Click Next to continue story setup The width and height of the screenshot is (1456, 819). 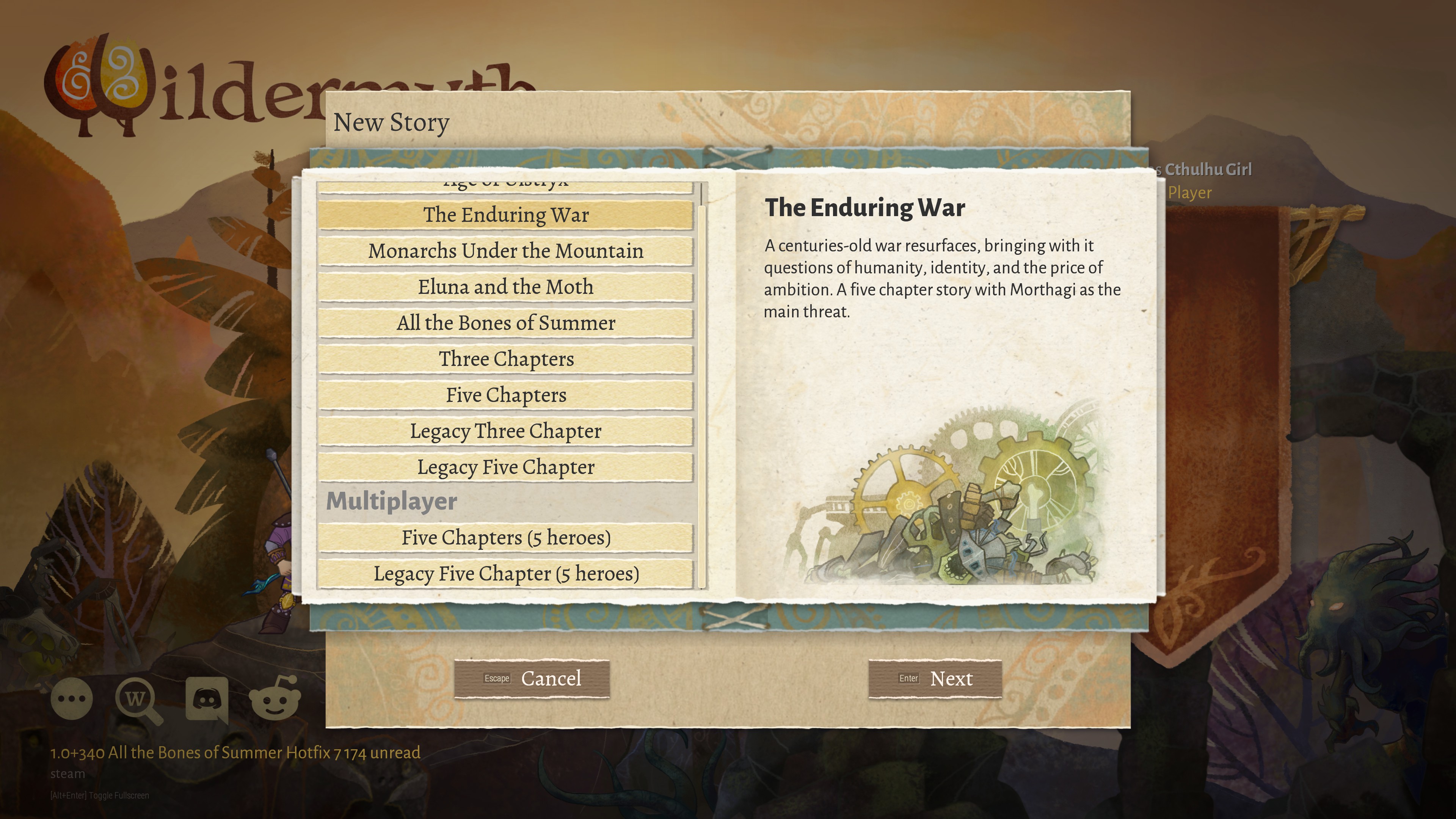pos(935,679)
